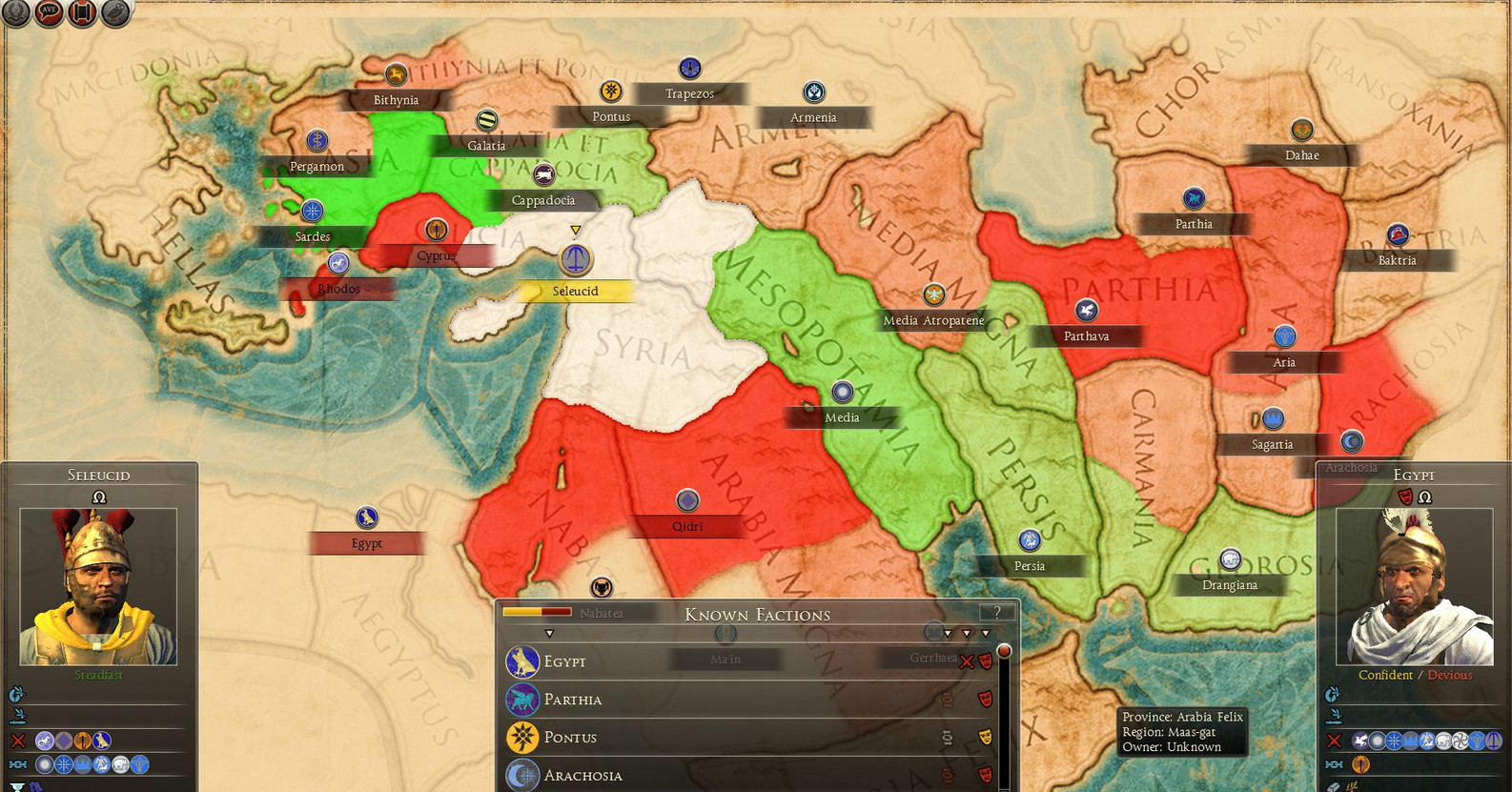Click the Seleucid faction marker on map
1512x792 pixels.
tap(575, 258)
